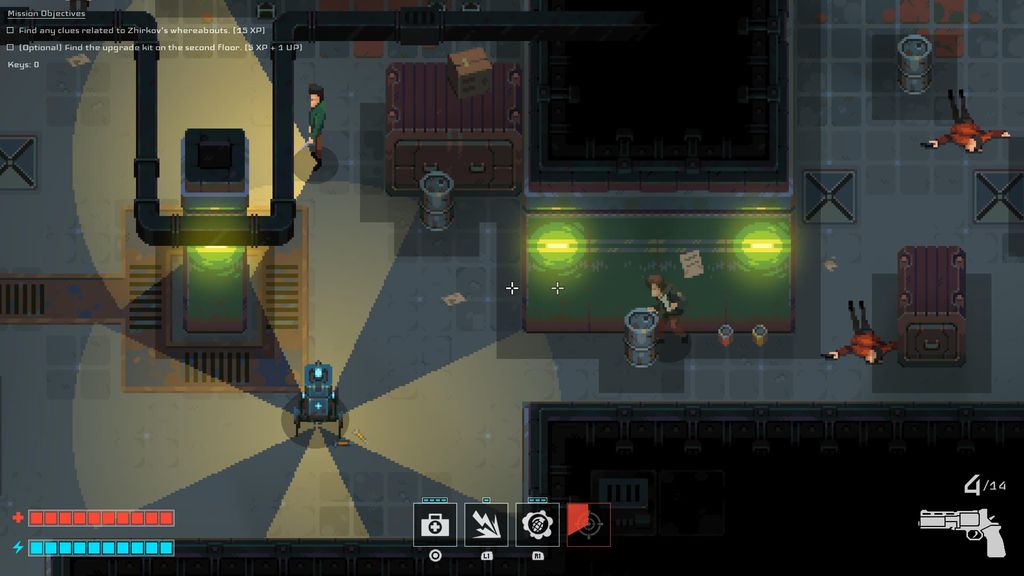The width and height of the screenshot is (1024, 576).
Task: Activate the lightning dash ability
Action: pos(486,525)
